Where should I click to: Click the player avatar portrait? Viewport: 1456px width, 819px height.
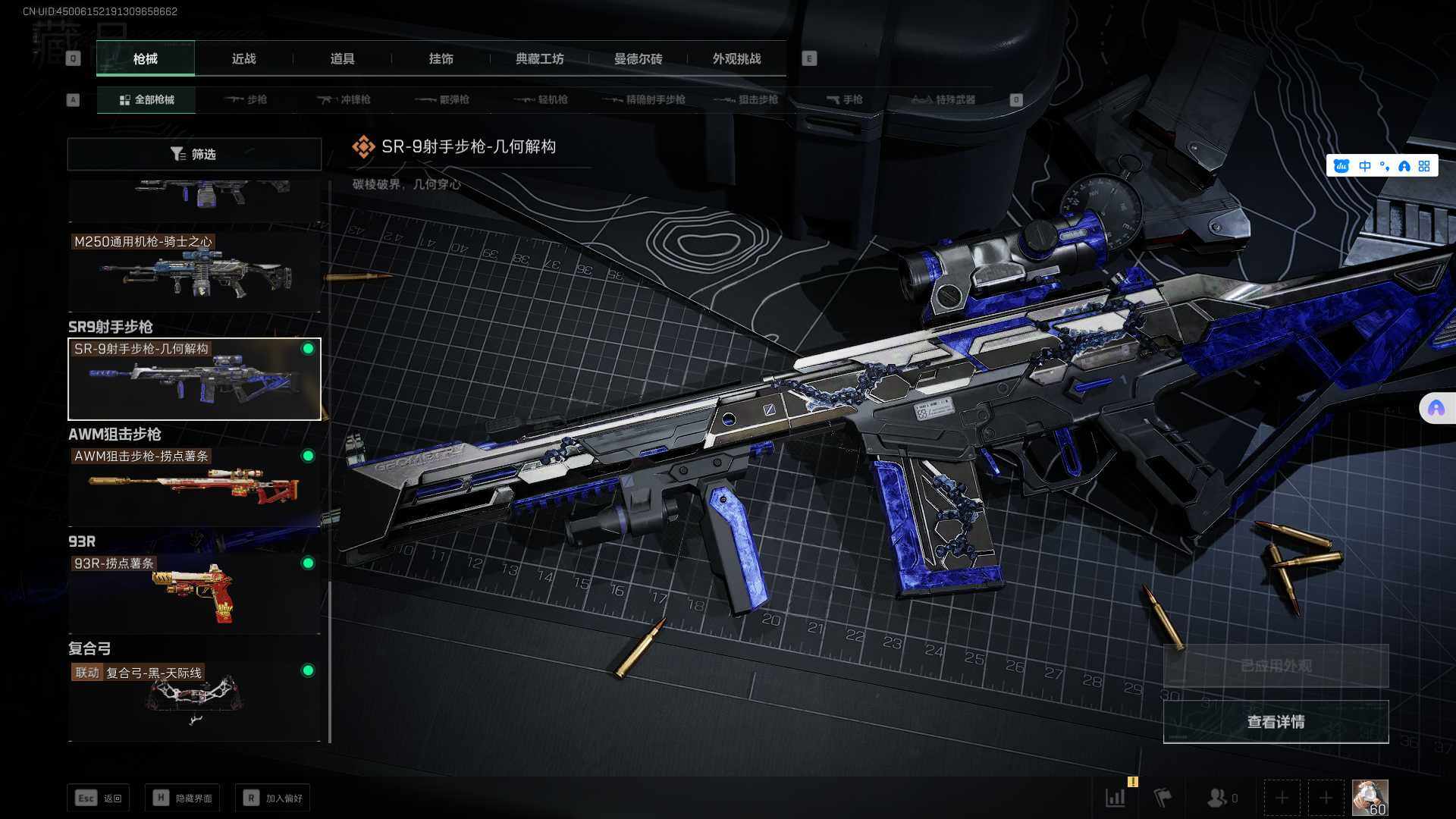point(1370,798)
